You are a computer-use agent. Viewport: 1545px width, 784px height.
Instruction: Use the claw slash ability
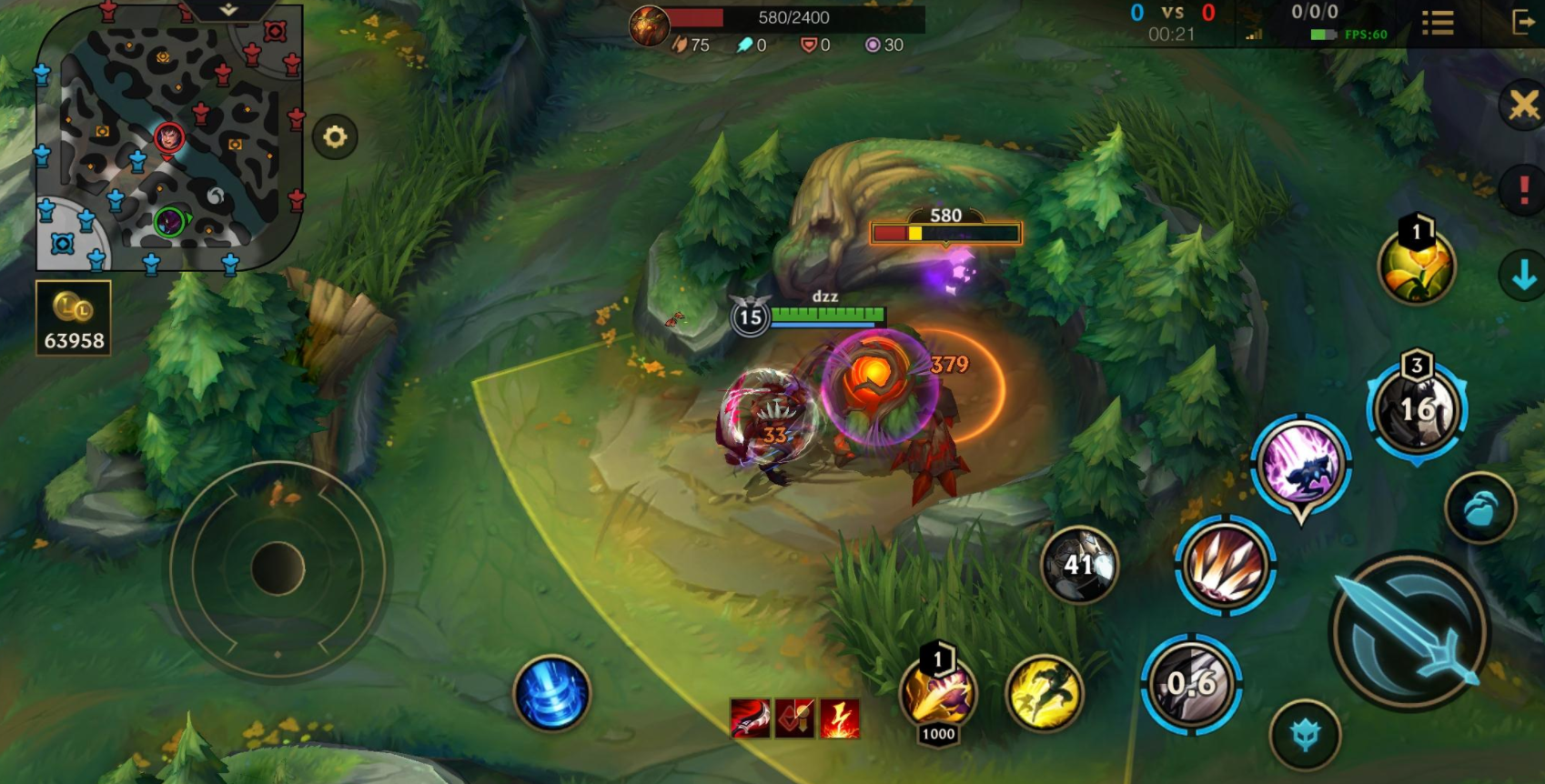click(x=1225, y=565)
